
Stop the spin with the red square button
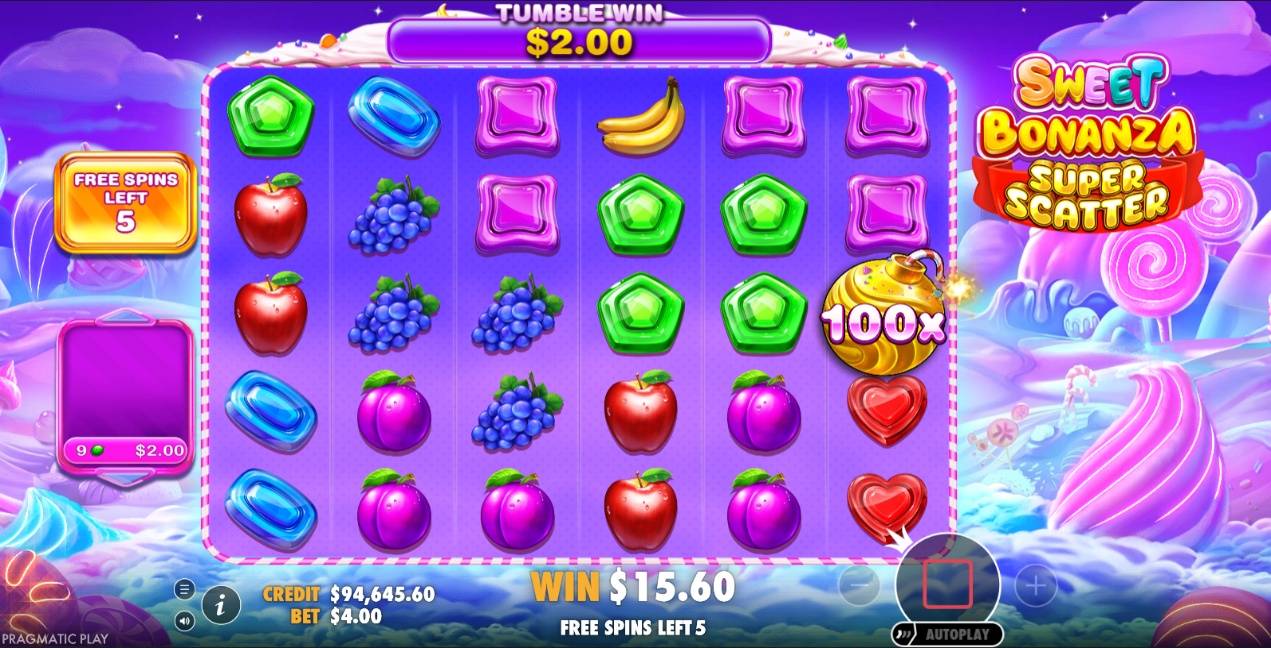coord(947,584)
